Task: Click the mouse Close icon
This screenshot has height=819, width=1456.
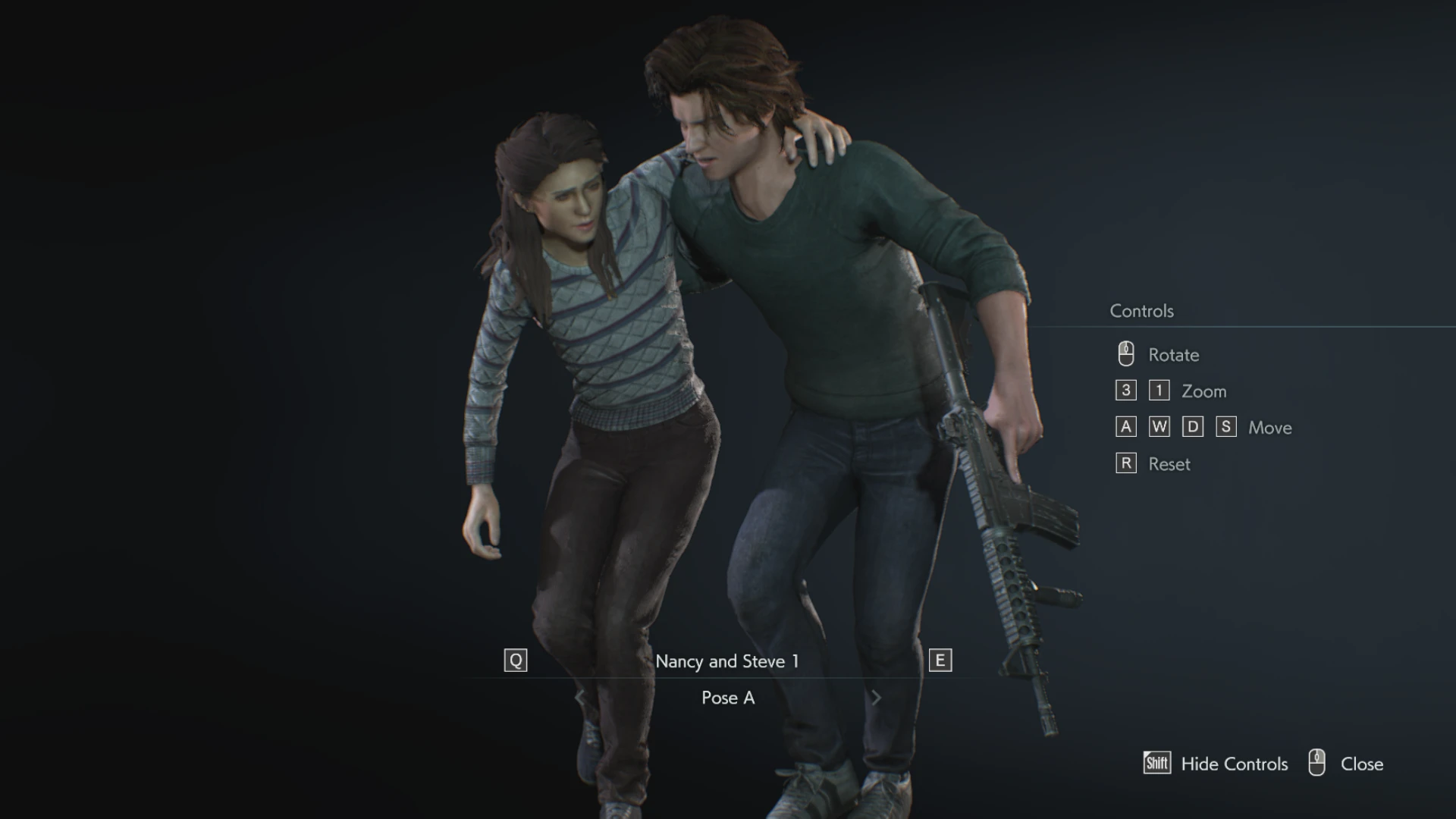Action: (1319, 764)
